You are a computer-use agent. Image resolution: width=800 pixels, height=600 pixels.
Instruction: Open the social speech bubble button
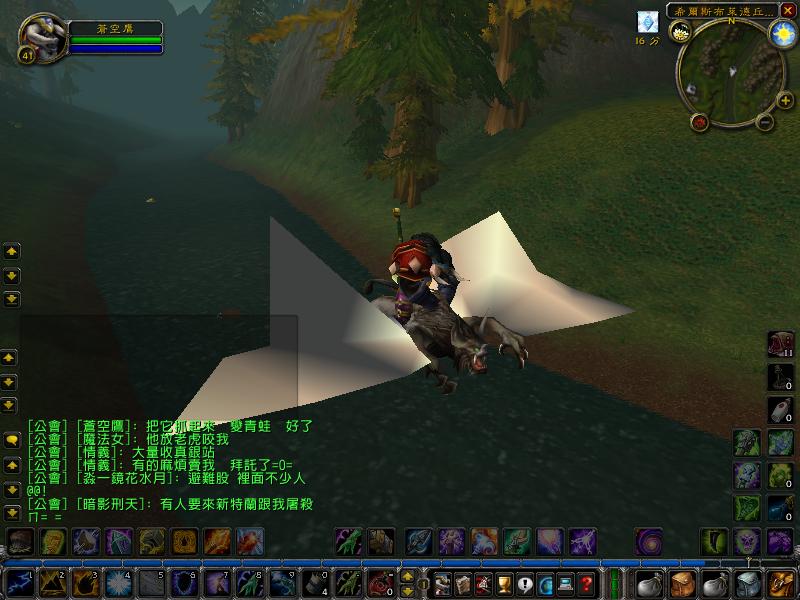point(524,583)
